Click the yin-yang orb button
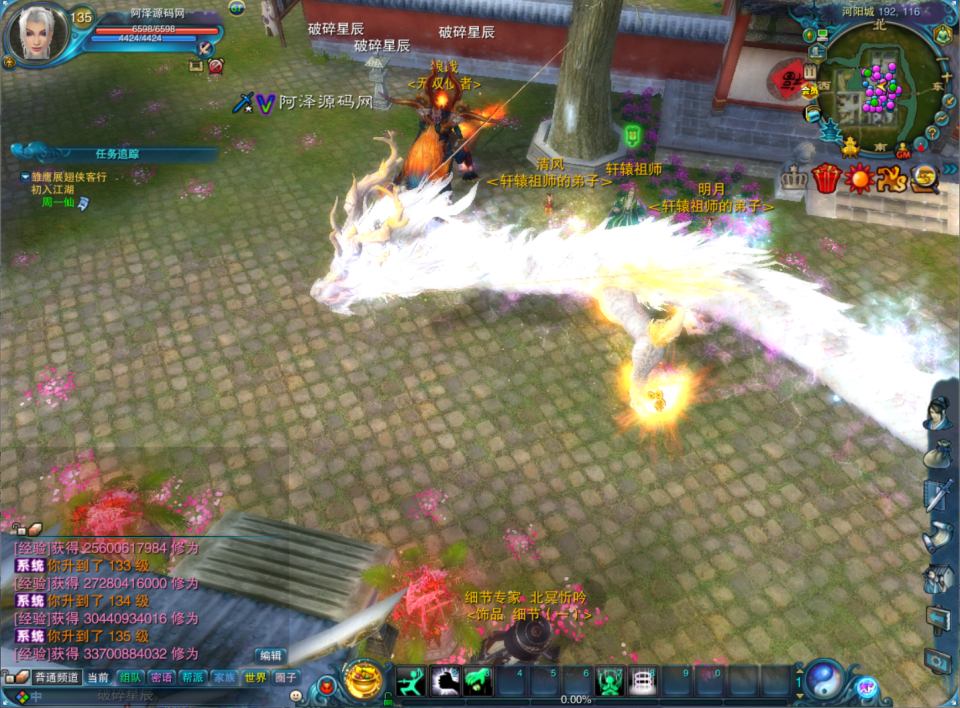This screenshot has width=960, height=708. [824, 680]
